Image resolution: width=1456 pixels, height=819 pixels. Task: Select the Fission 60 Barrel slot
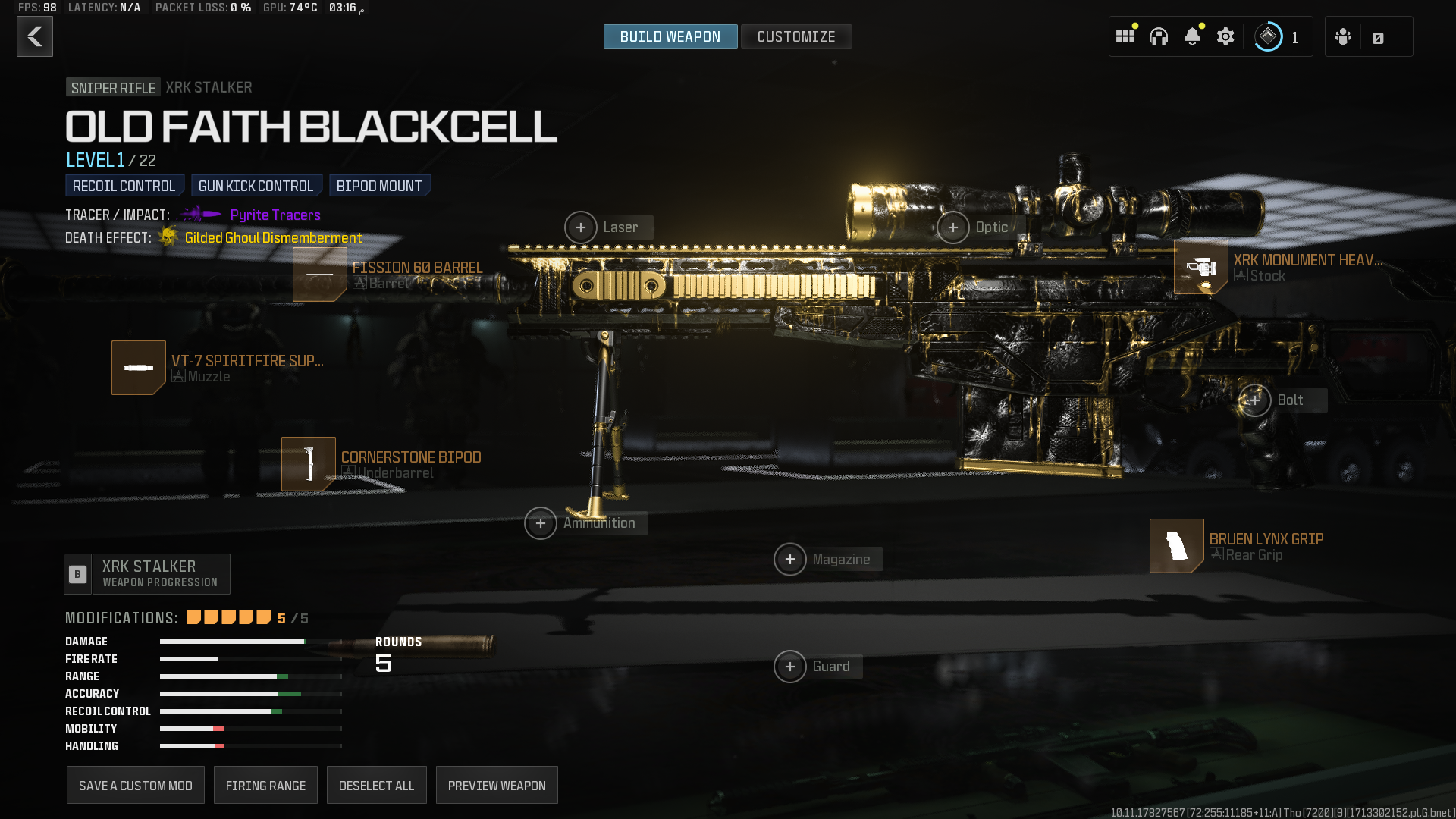point(320,275)
